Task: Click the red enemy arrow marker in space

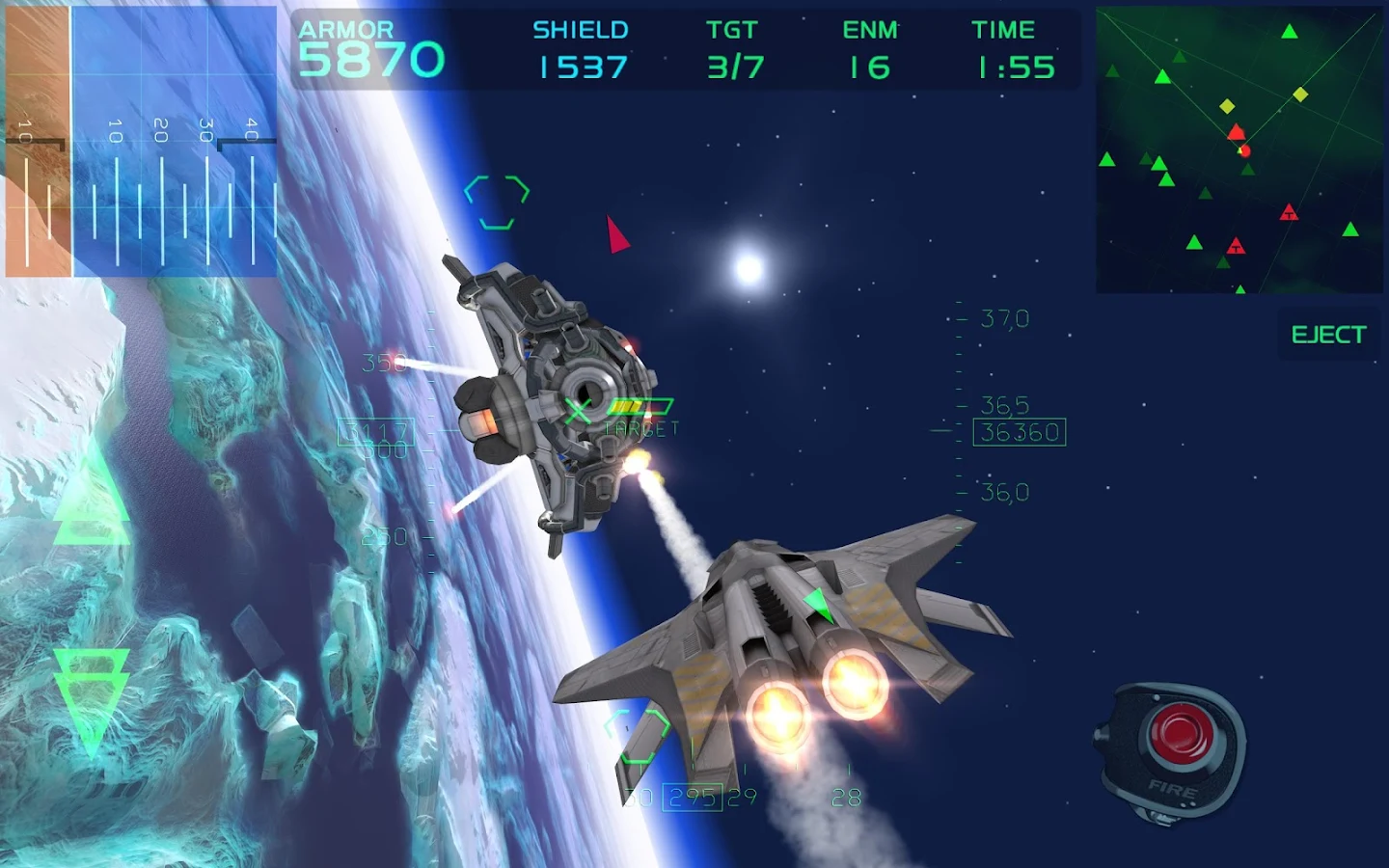Action: [614, 237]
